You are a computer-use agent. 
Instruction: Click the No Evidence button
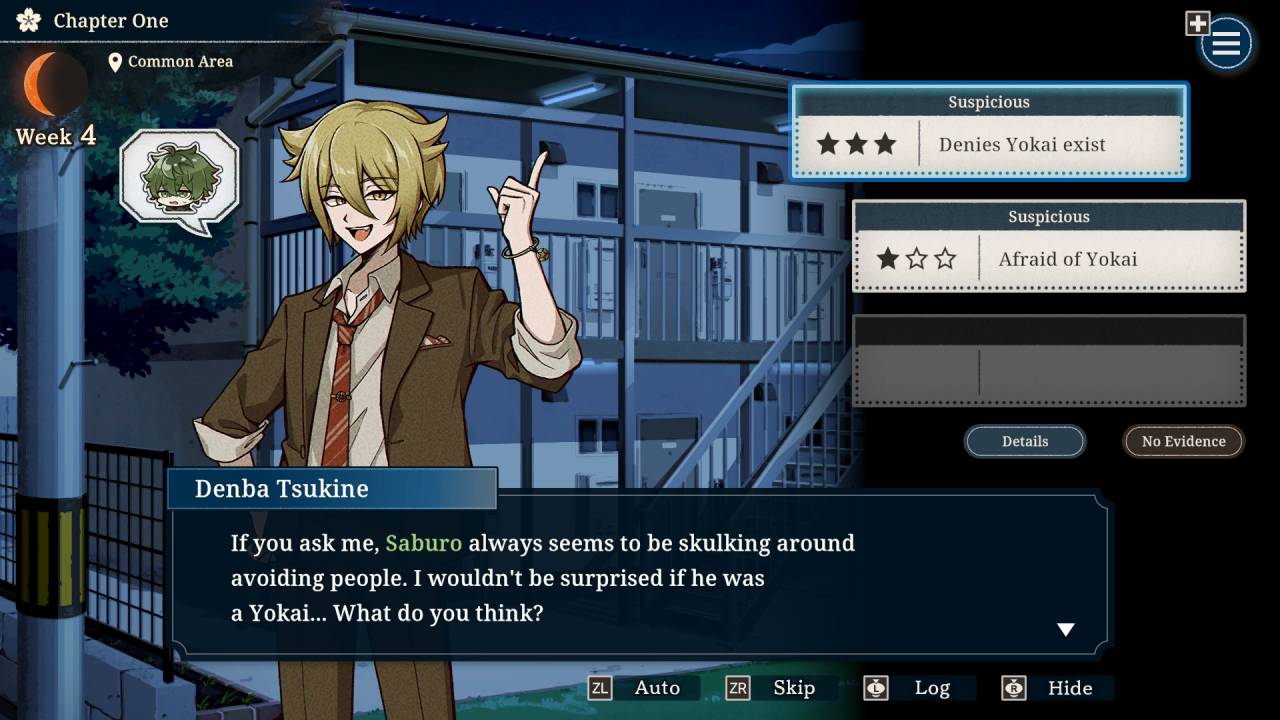pos(1183,441)
